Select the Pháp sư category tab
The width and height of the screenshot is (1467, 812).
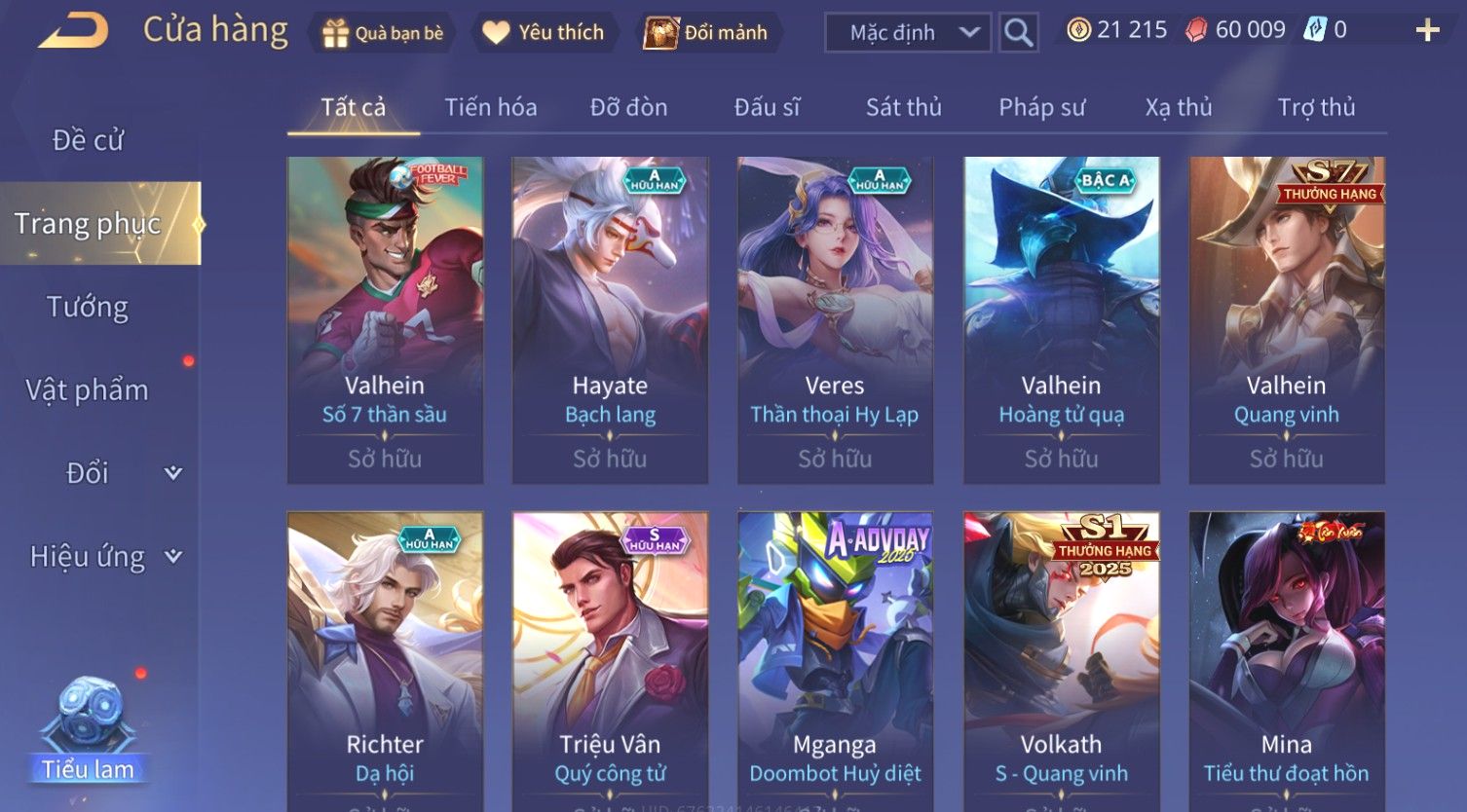tap(1041, 107)
